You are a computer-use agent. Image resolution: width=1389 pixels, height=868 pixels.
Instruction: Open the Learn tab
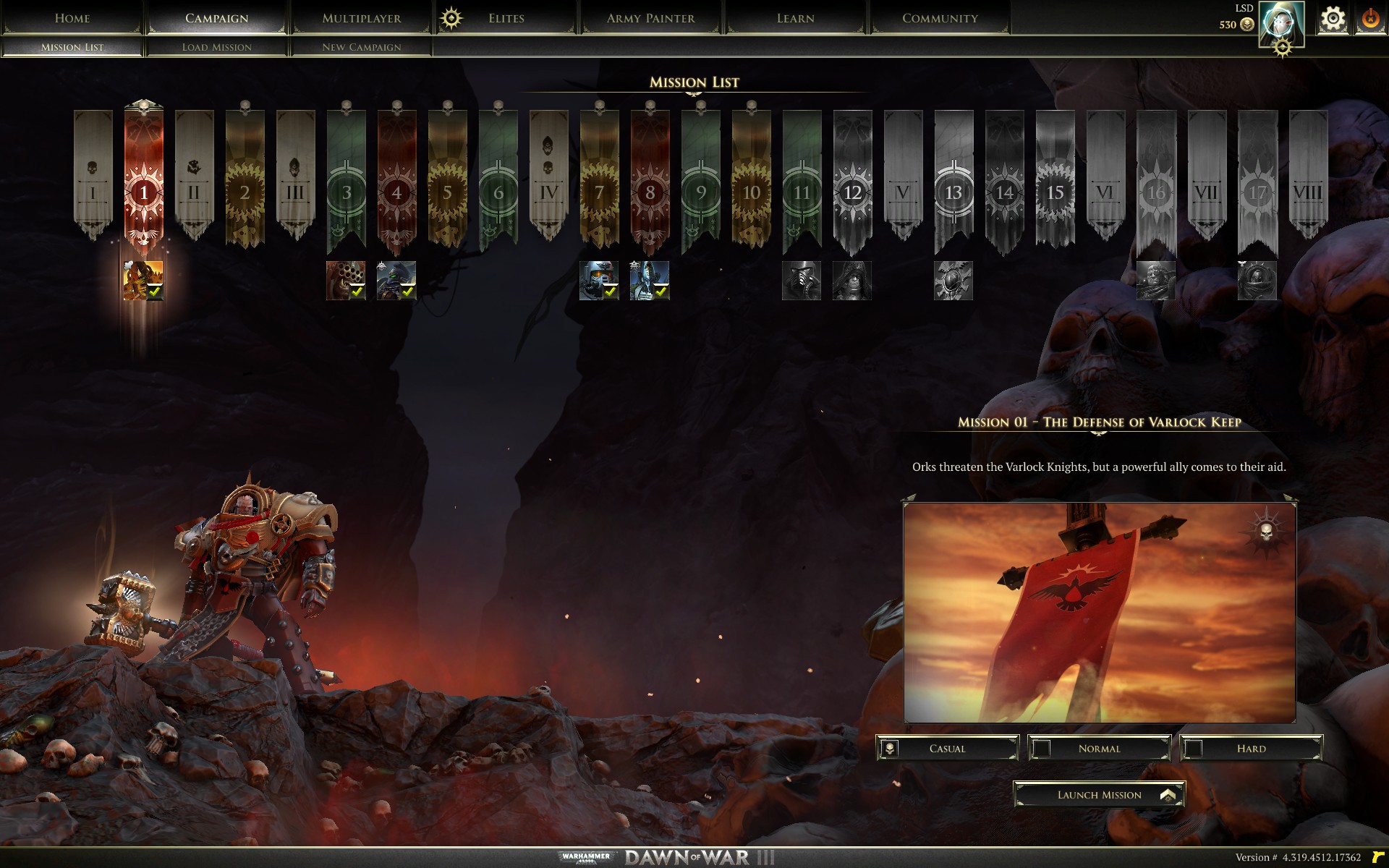[795, 18]
